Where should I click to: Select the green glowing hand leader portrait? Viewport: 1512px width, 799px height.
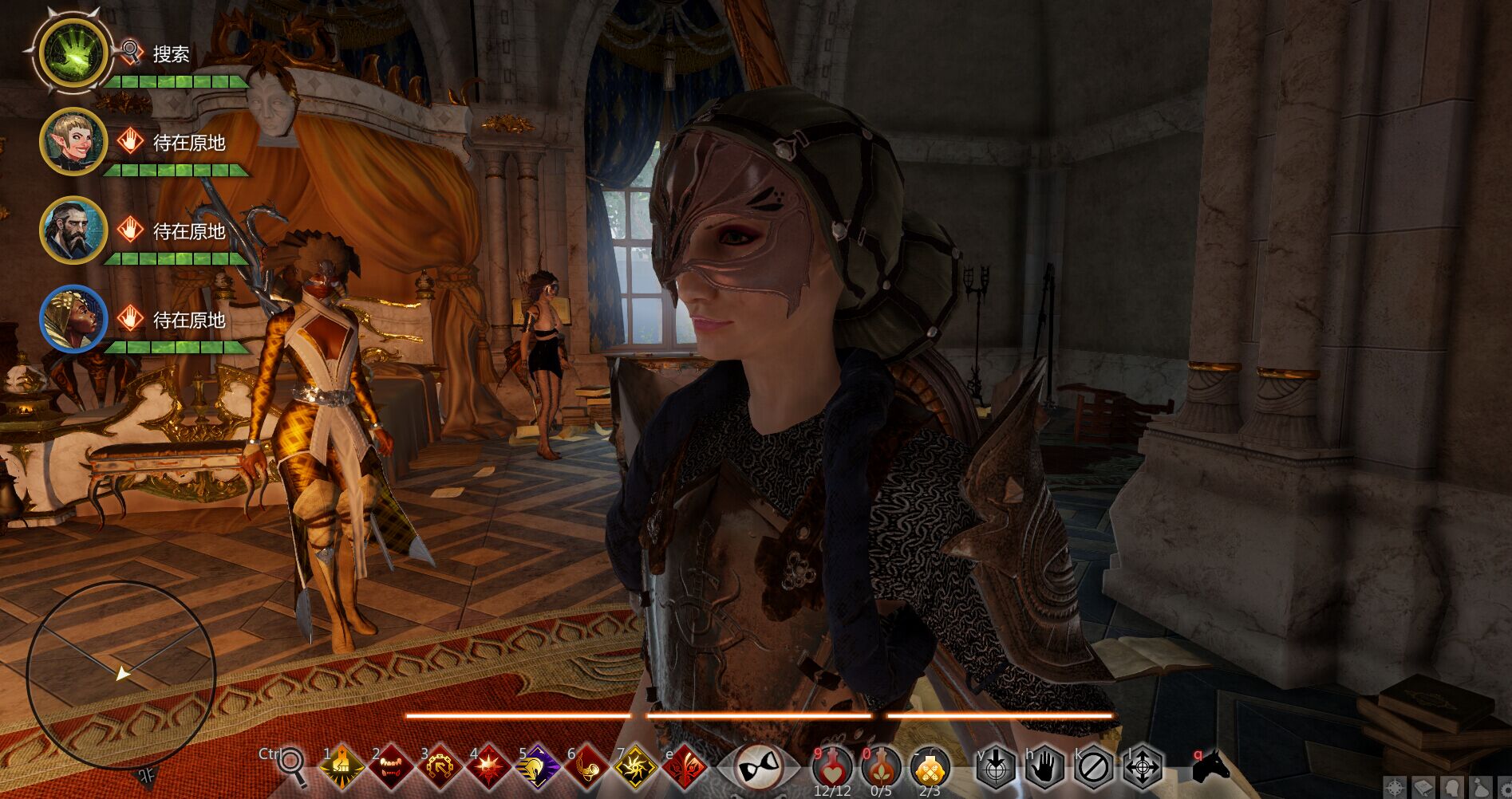tap(73, 53)
